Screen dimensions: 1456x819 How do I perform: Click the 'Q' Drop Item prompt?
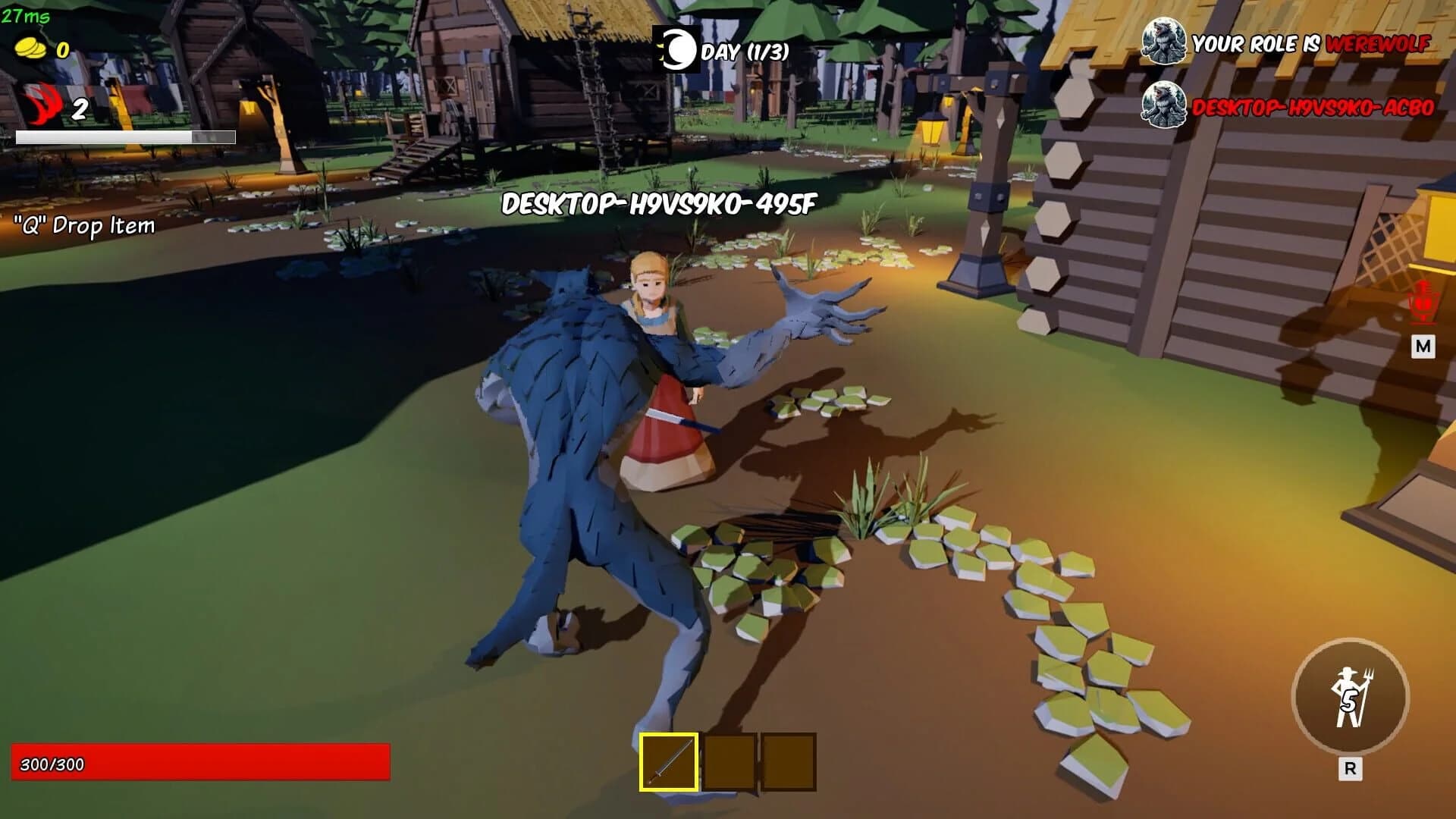[x=83, y=225]
